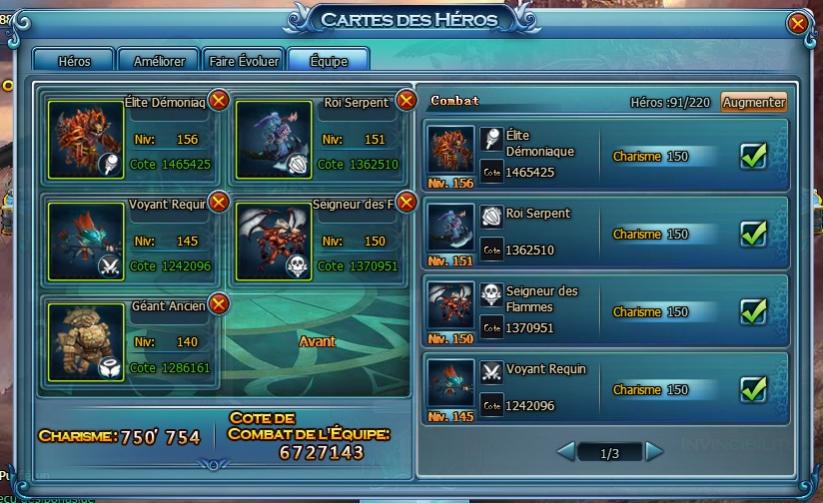The image size is (823, 503).
Task: Open the Améliorer tab
Action: 159,61
